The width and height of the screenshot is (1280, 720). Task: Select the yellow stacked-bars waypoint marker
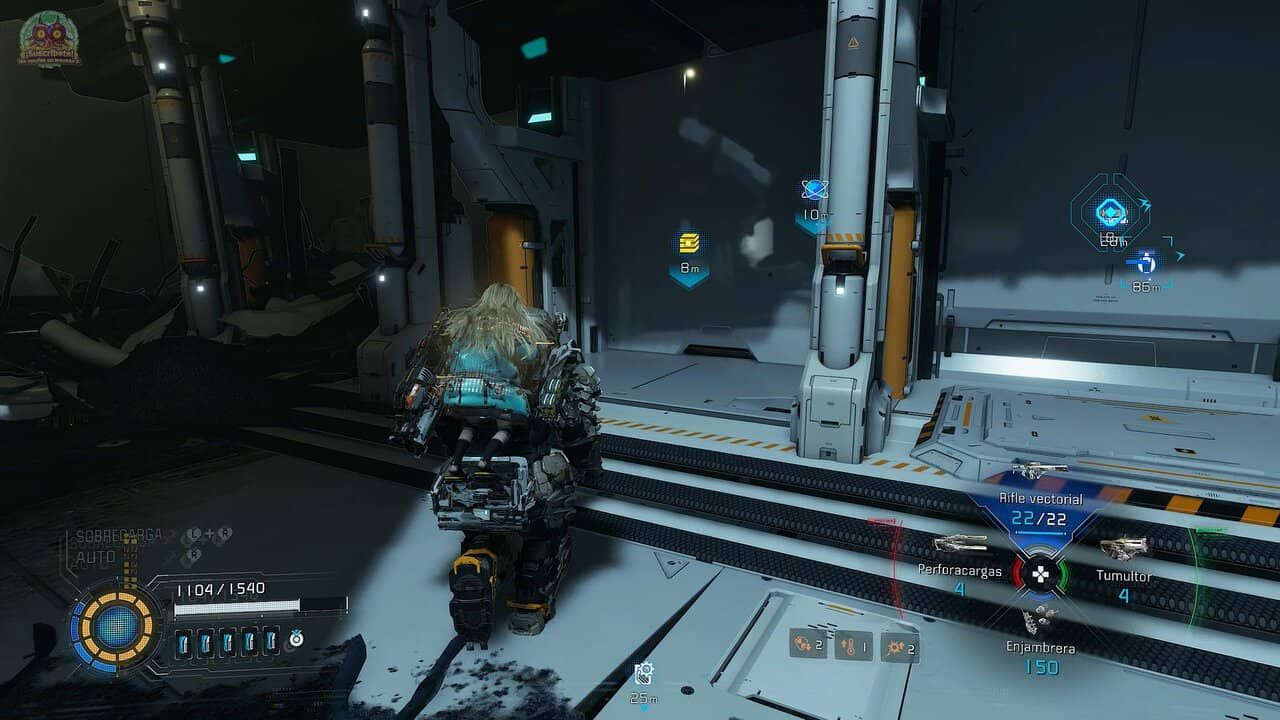(689, 243)
